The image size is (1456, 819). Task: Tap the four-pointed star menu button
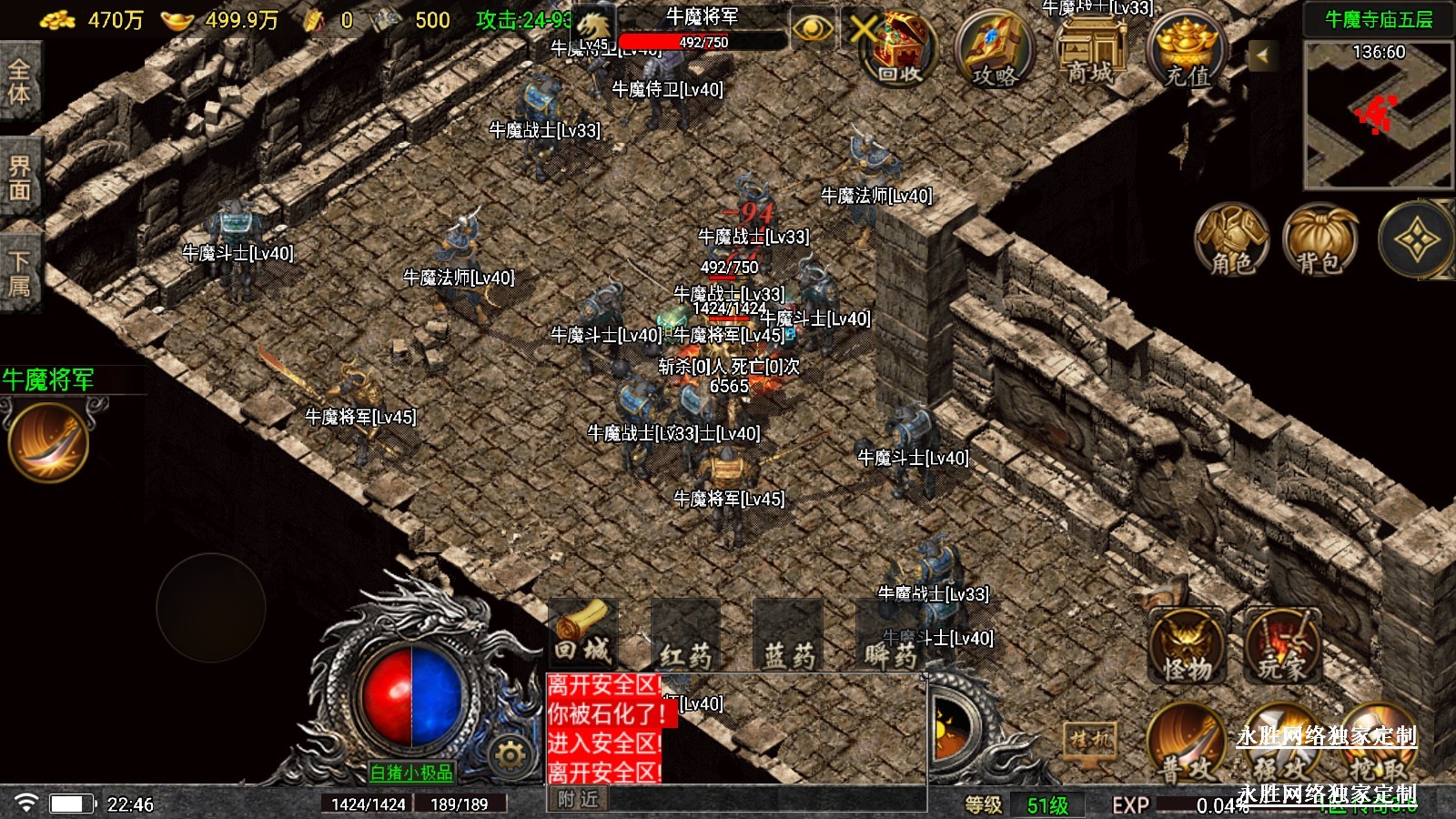point(1417,240)
